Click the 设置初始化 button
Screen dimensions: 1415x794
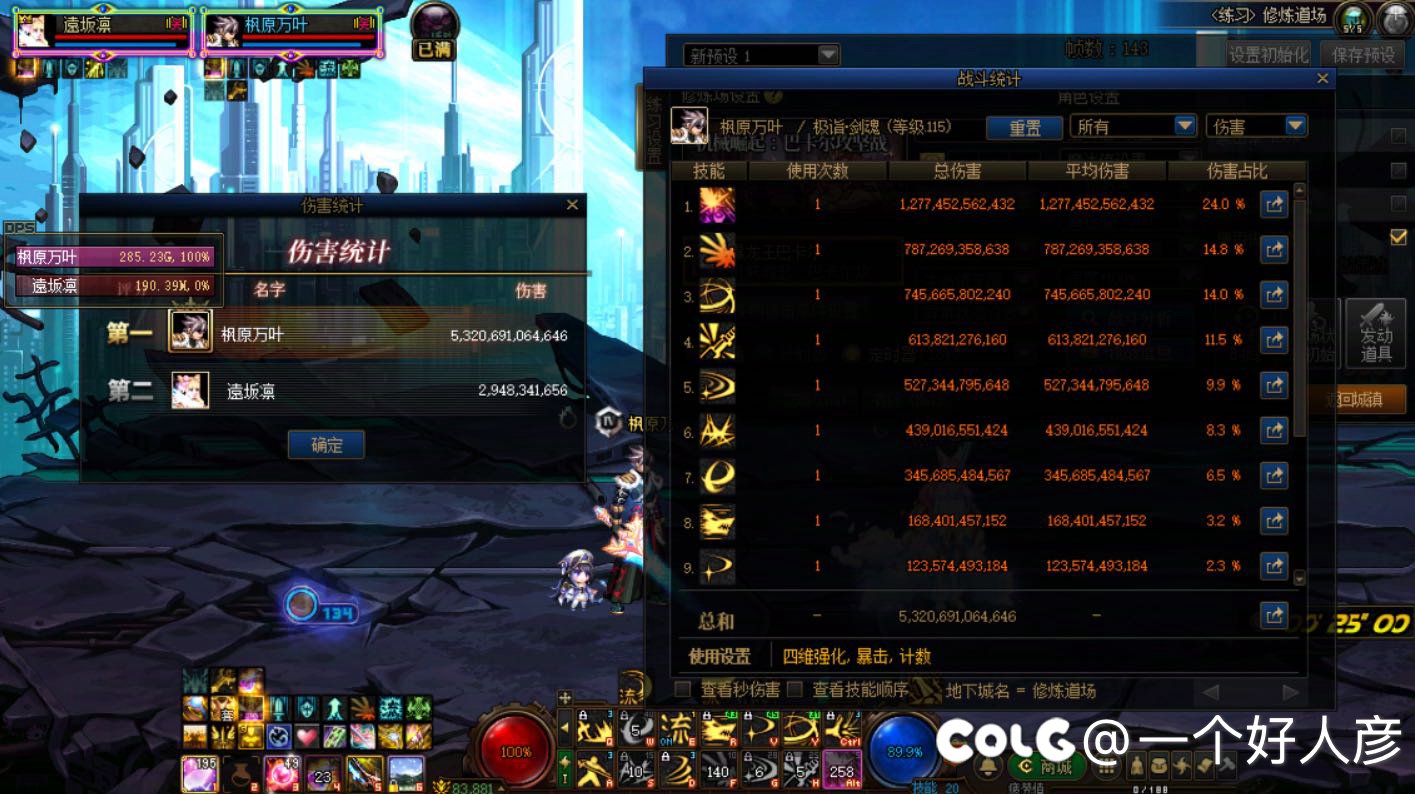1268,55
